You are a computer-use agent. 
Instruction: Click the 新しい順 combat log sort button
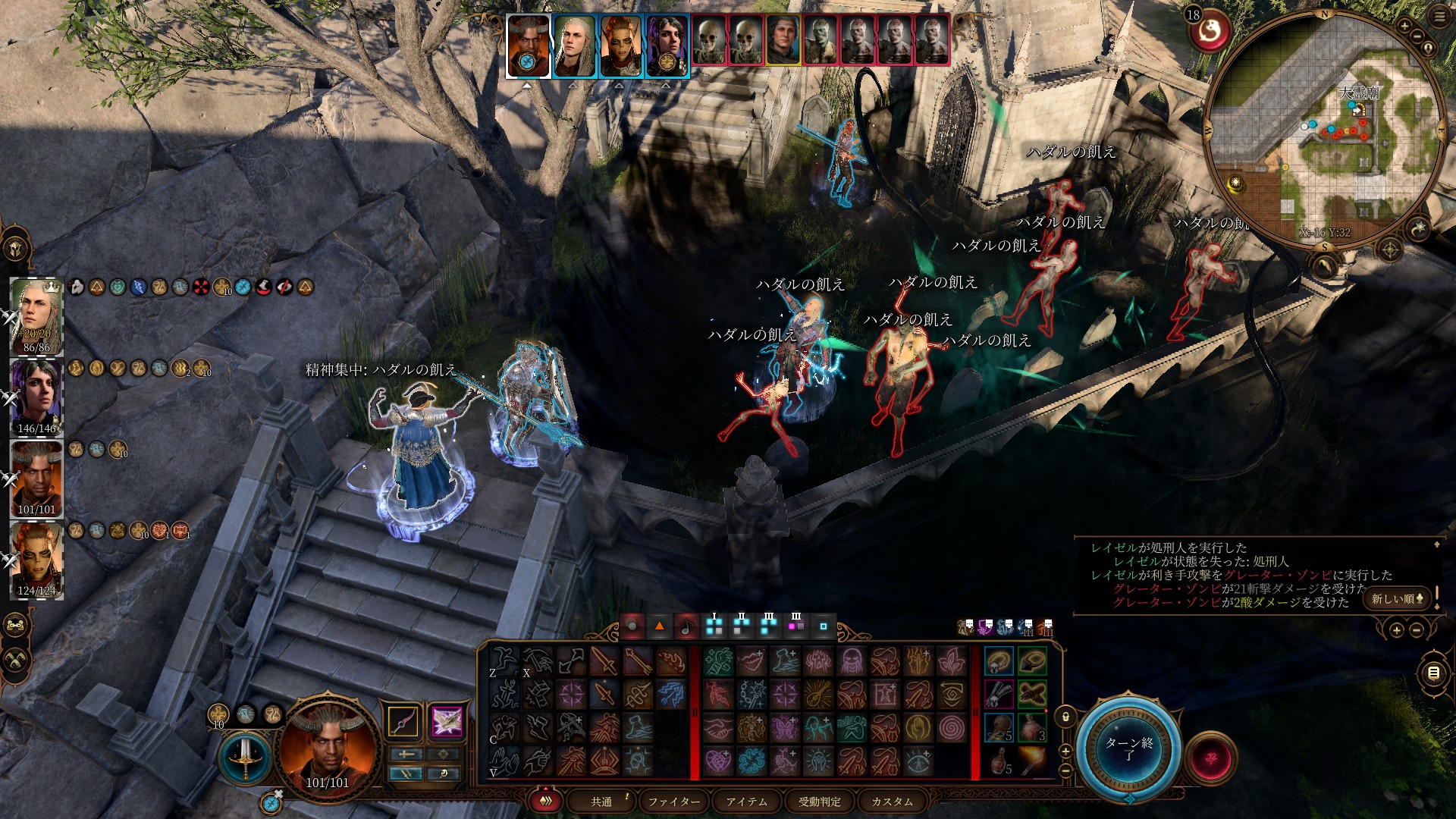point(1398,598)
